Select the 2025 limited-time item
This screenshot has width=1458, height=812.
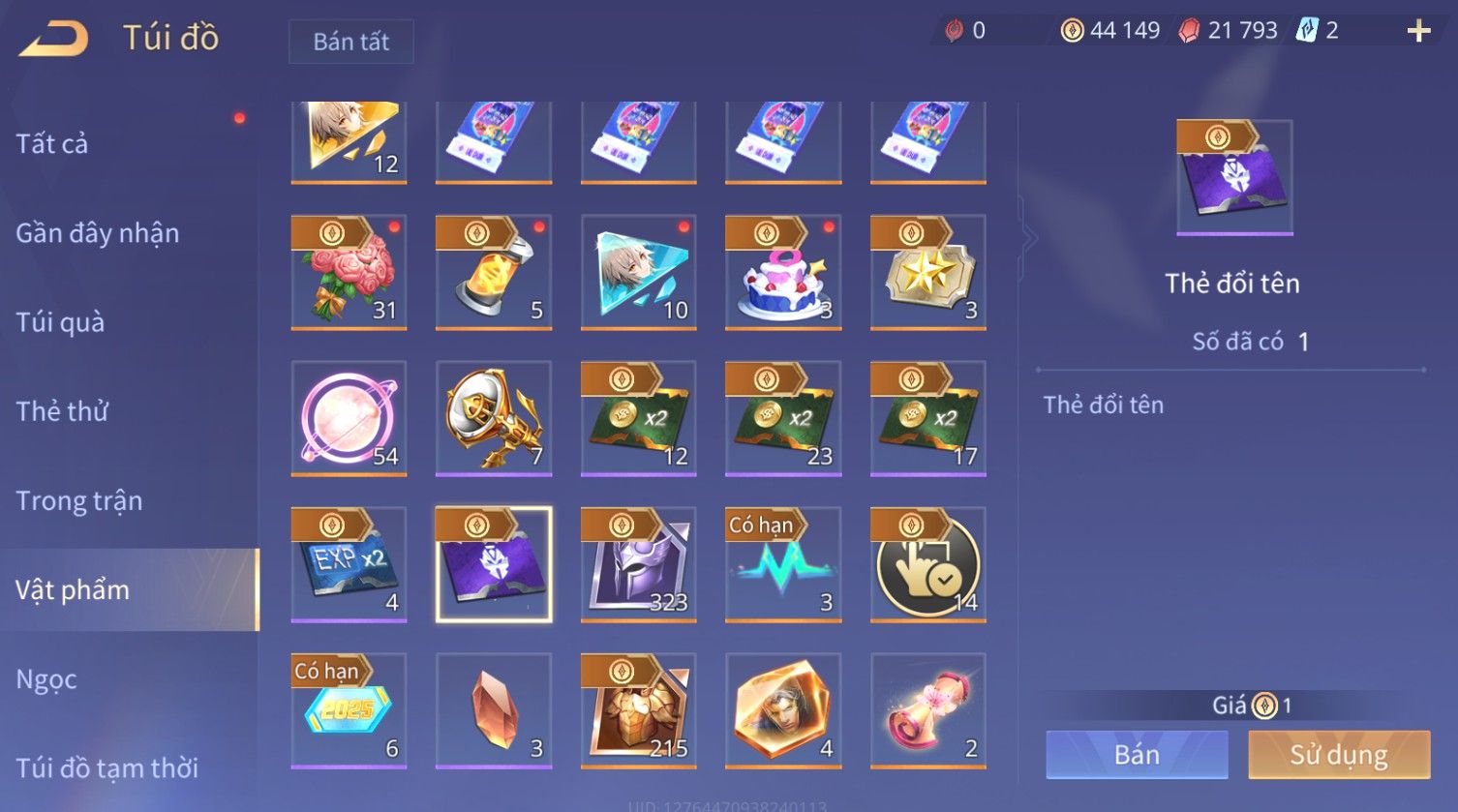349,710
